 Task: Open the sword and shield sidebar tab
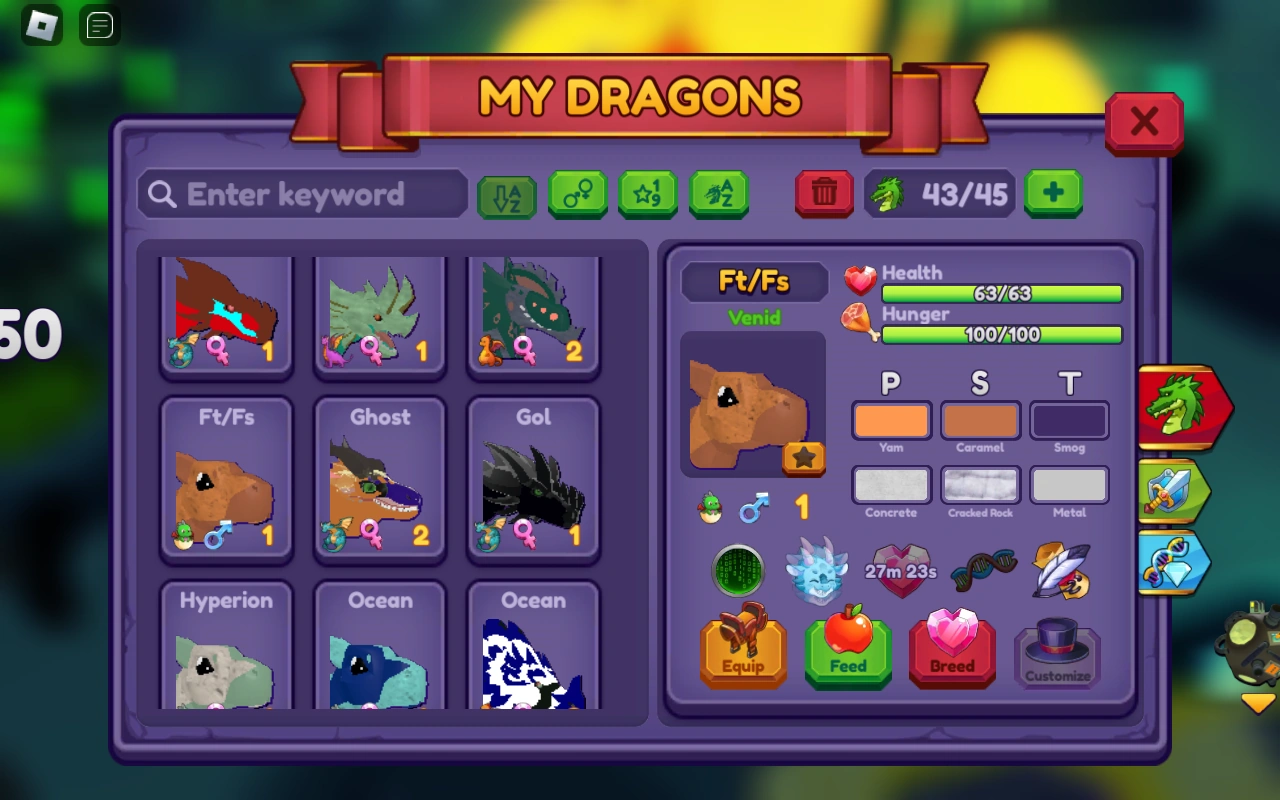[1176, 490]
